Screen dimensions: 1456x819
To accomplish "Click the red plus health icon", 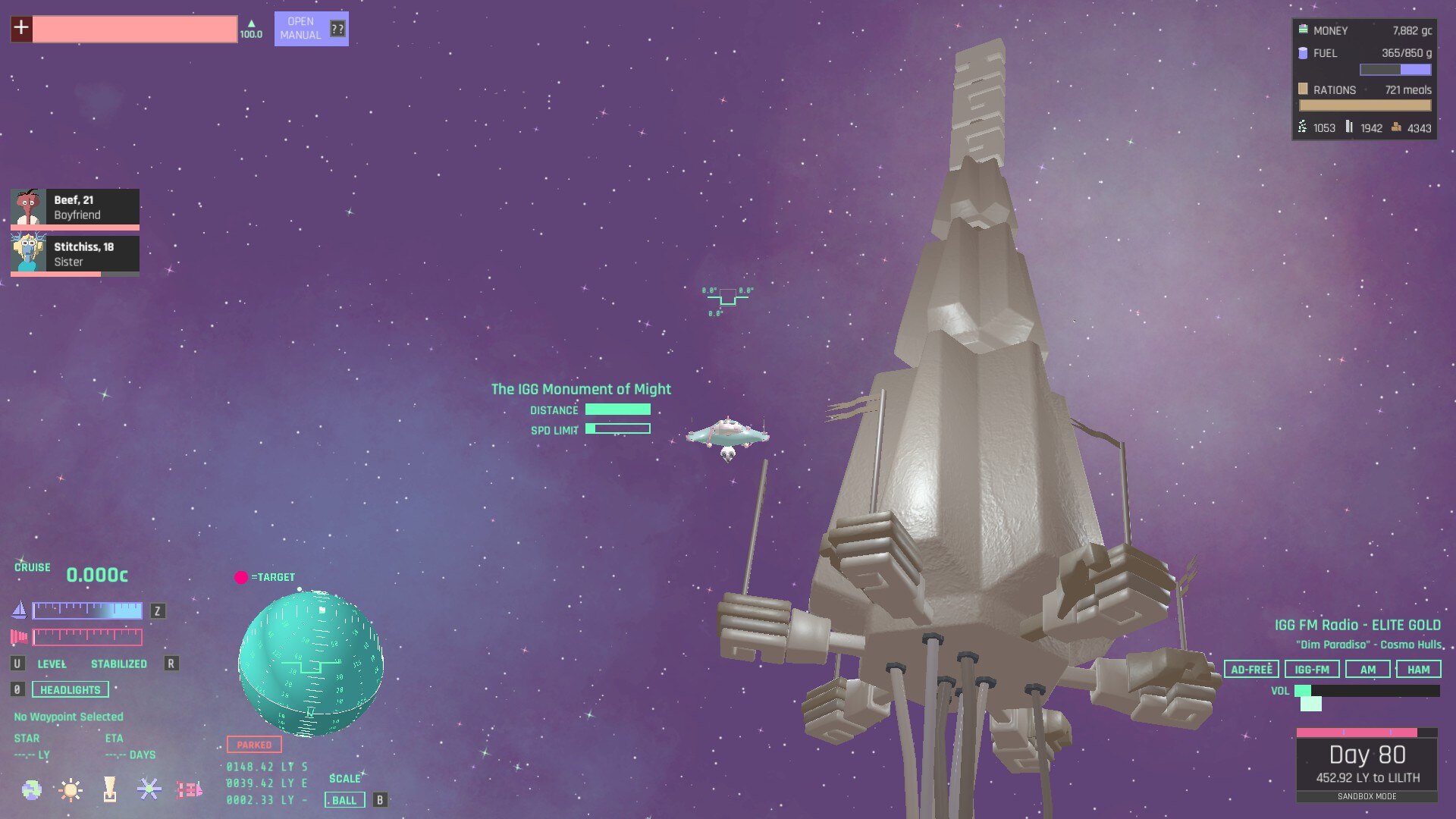I will [21, 29].
